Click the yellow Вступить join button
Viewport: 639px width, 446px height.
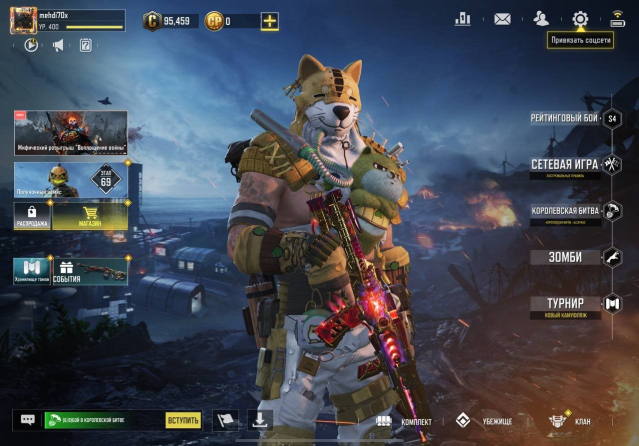[183, 420]
